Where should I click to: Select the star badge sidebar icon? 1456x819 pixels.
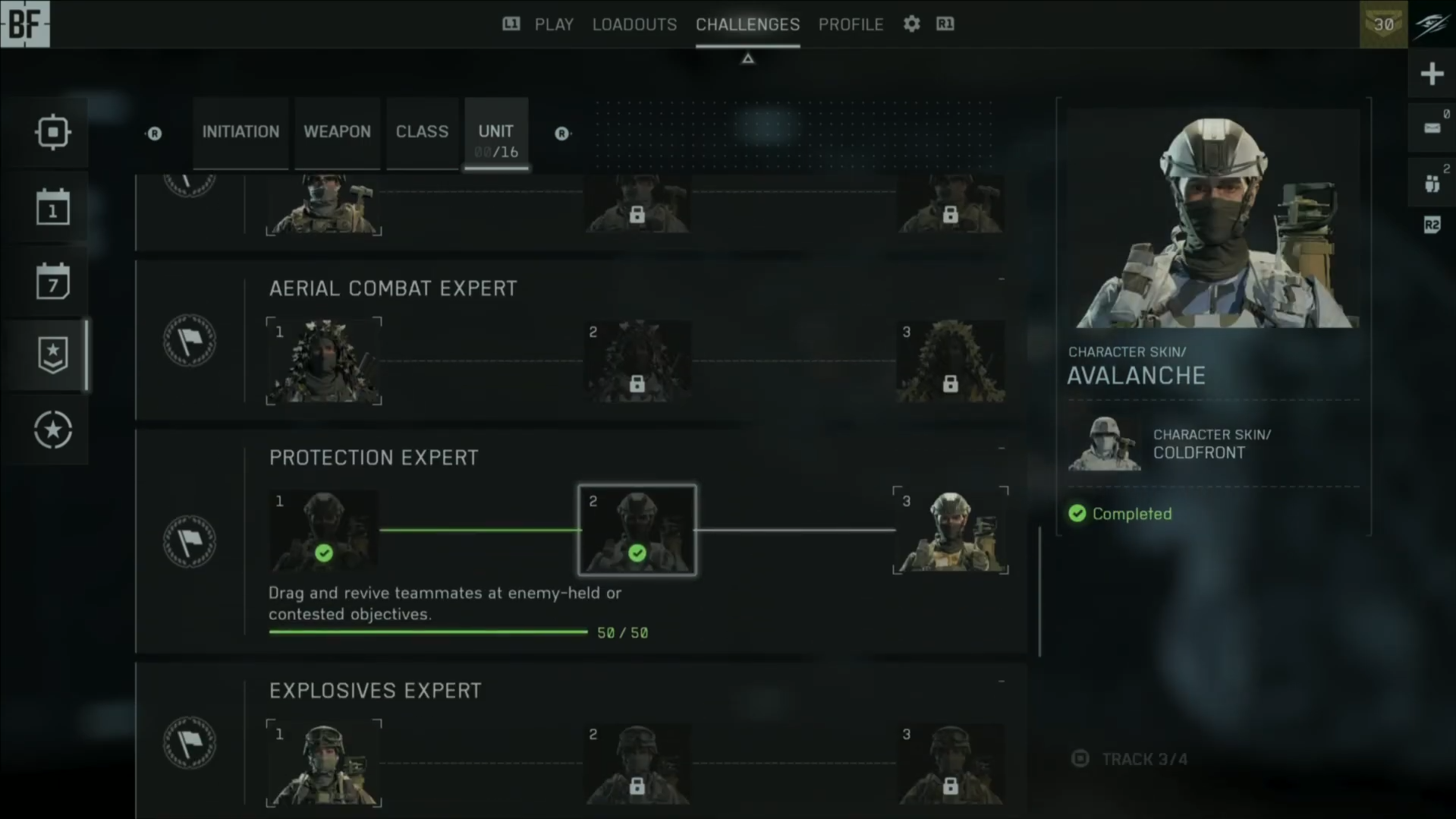point(52,355)
